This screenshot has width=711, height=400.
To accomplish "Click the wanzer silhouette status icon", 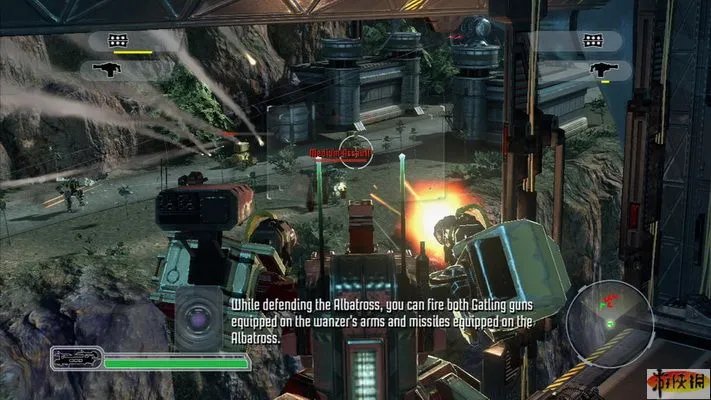I will 75,359.
